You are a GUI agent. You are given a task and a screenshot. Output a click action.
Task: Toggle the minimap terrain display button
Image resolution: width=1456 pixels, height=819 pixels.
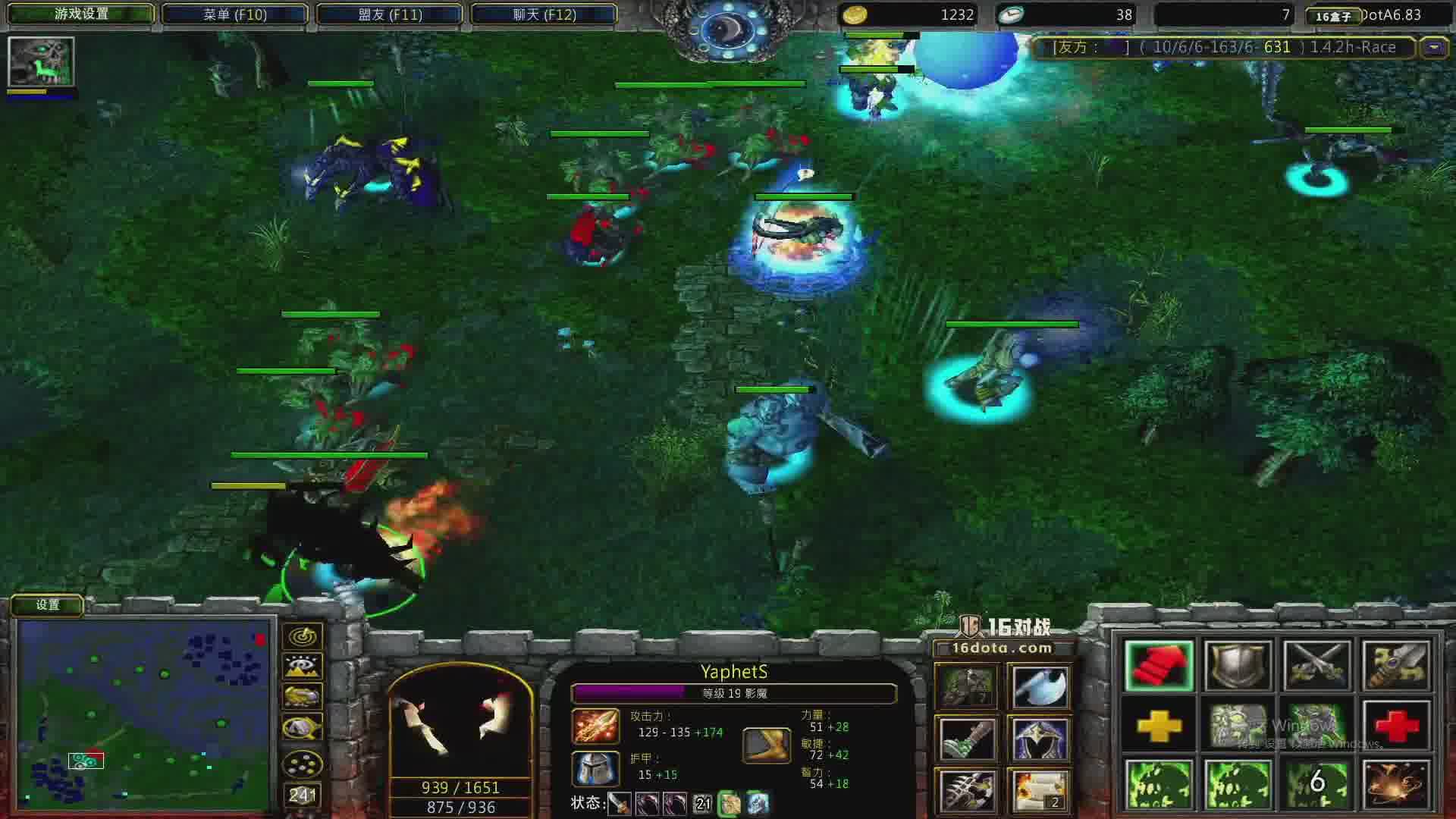click(303, 667)
